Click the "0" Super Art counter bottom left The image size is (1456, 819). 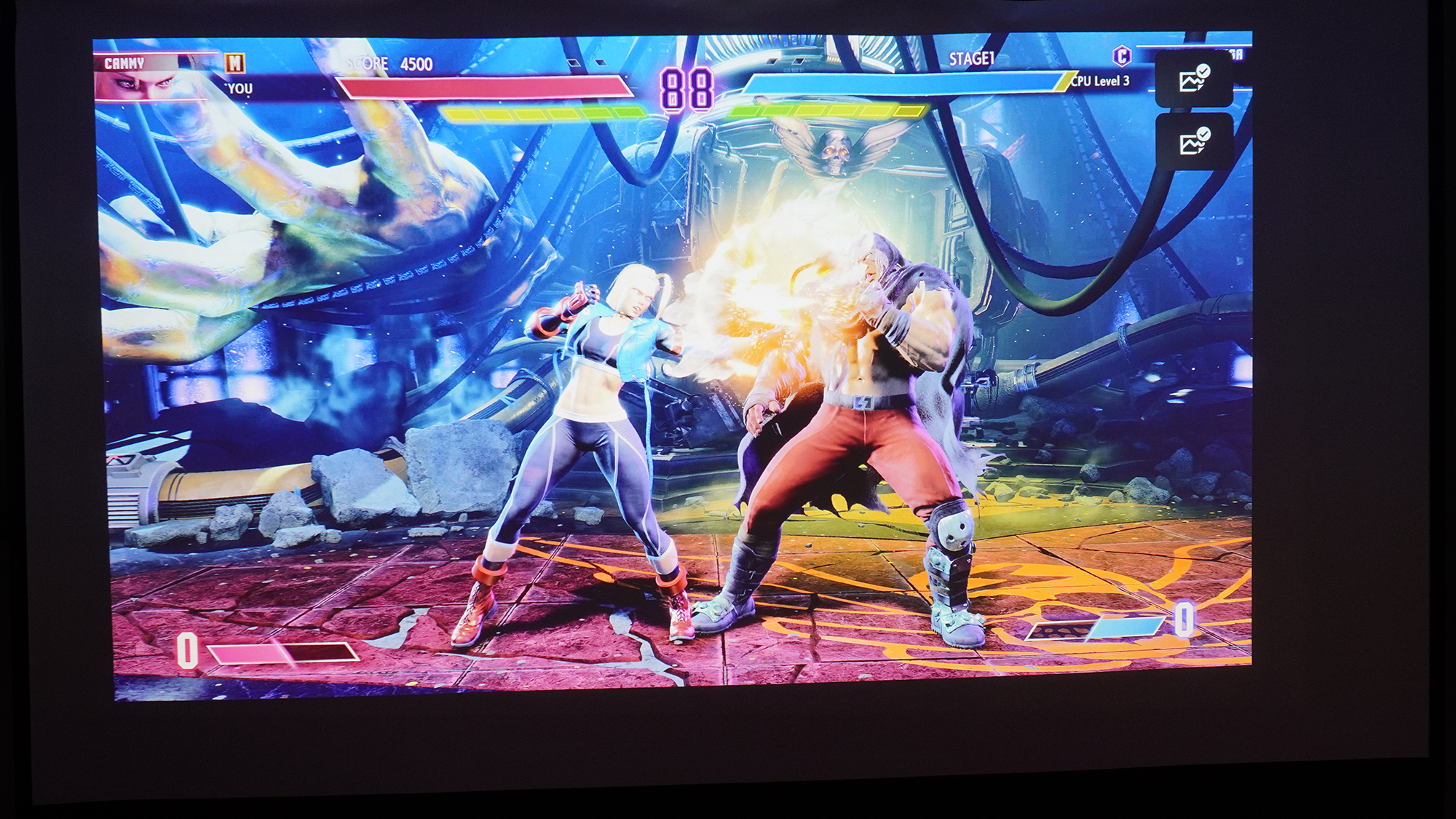coord(187,652)
